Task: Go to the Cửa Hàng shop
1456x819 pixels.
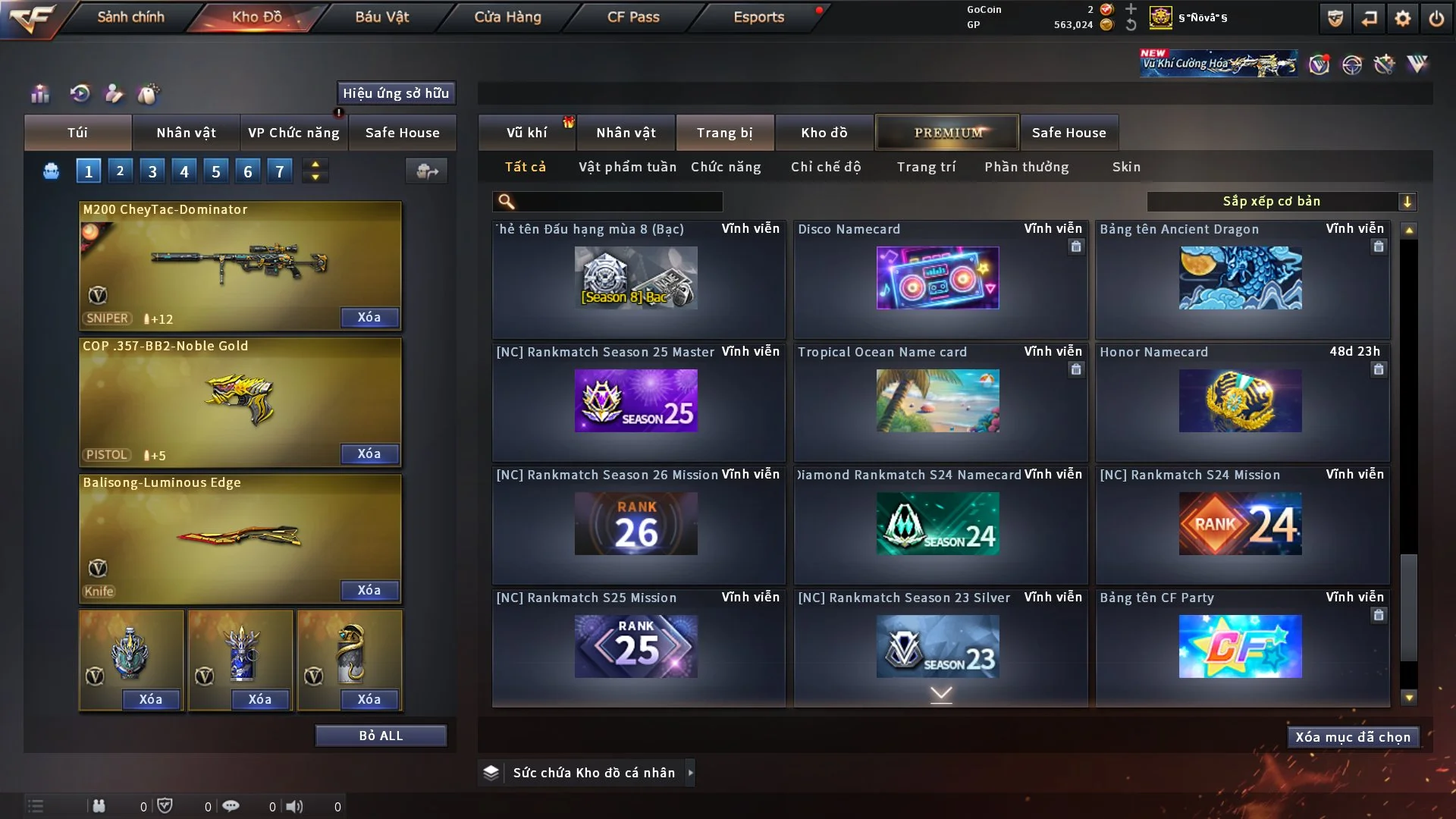Action: (x=507, y=17)
